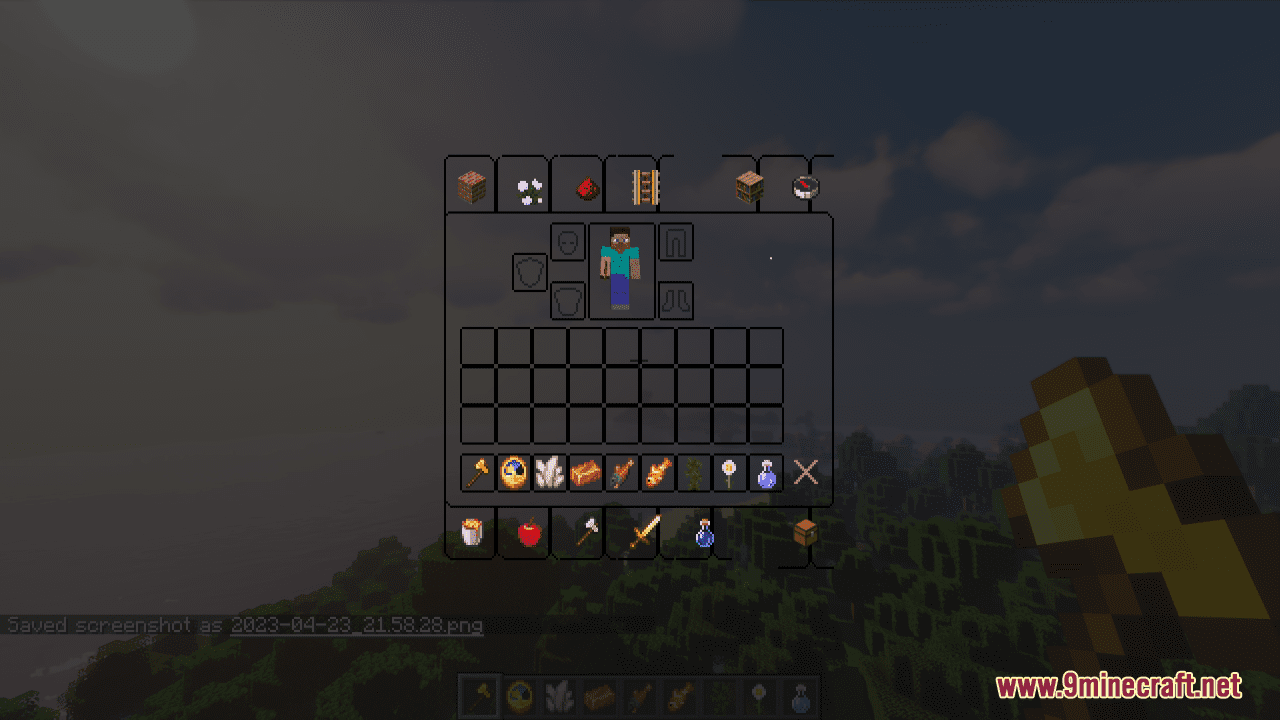Click the helmet armor slot above the player
The image size is (1280, 720).
(567, 242)
